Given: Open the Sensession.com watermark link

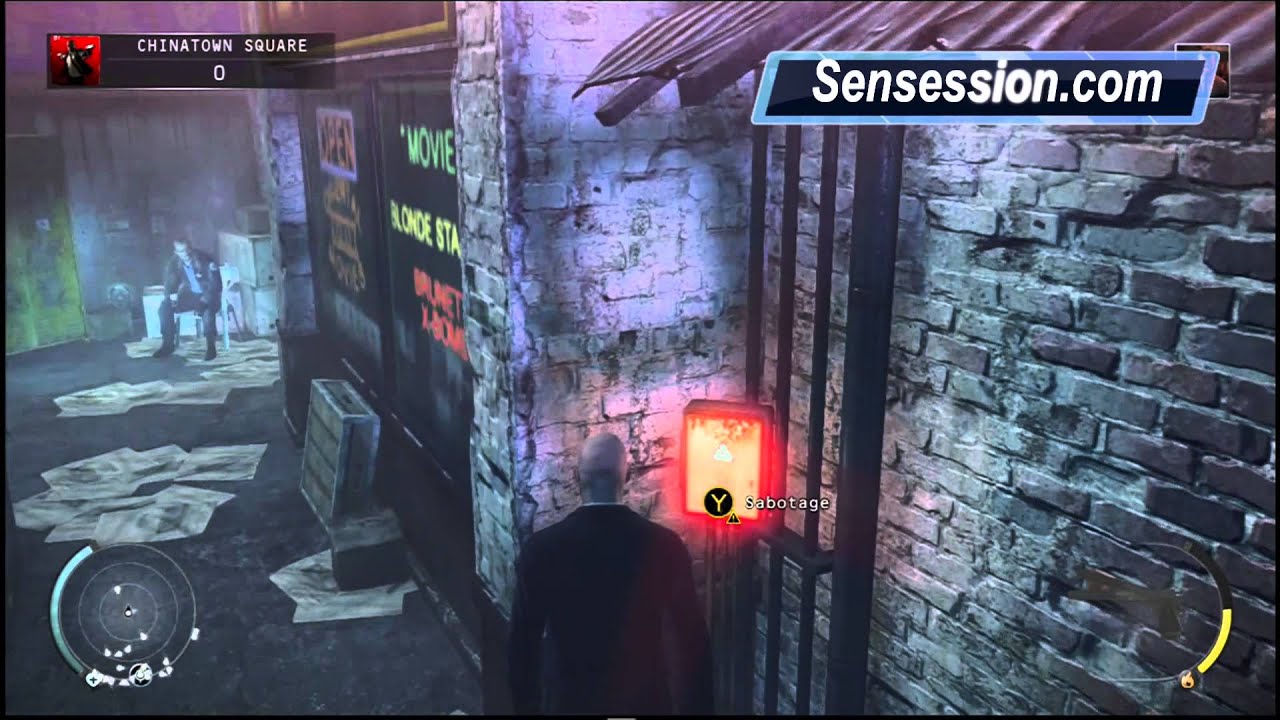Looking at the screenshot, I should tap(990, 85).
